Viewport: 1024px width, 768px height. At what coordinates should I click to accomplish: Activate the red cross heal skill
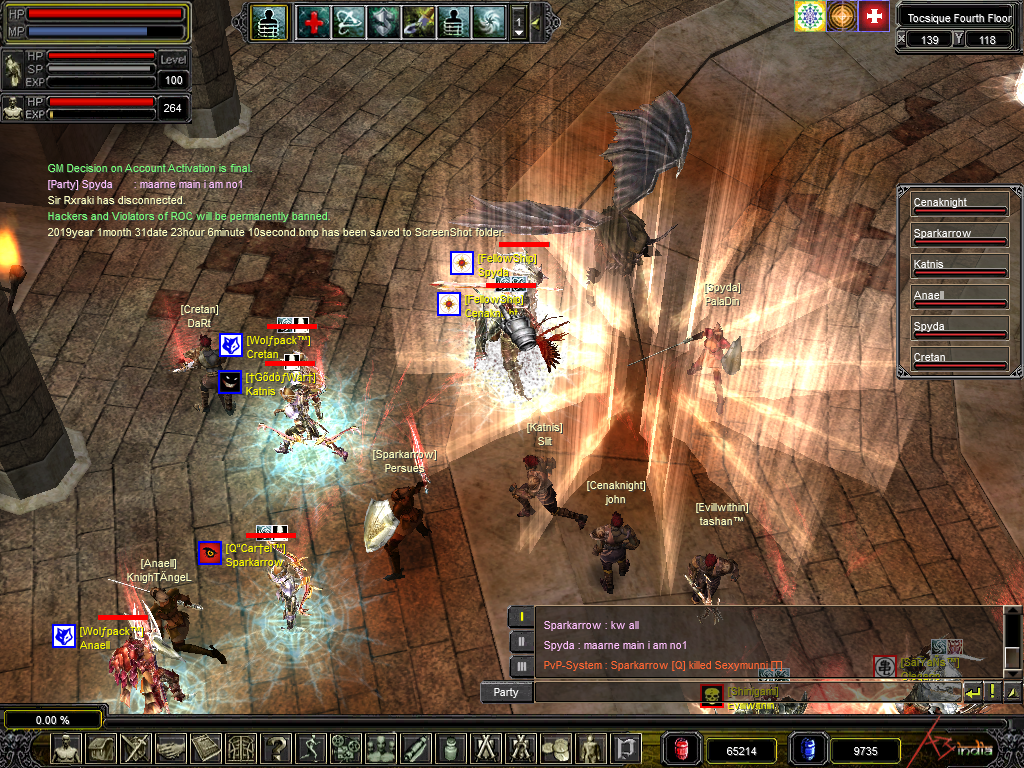[x=315, y=21]
